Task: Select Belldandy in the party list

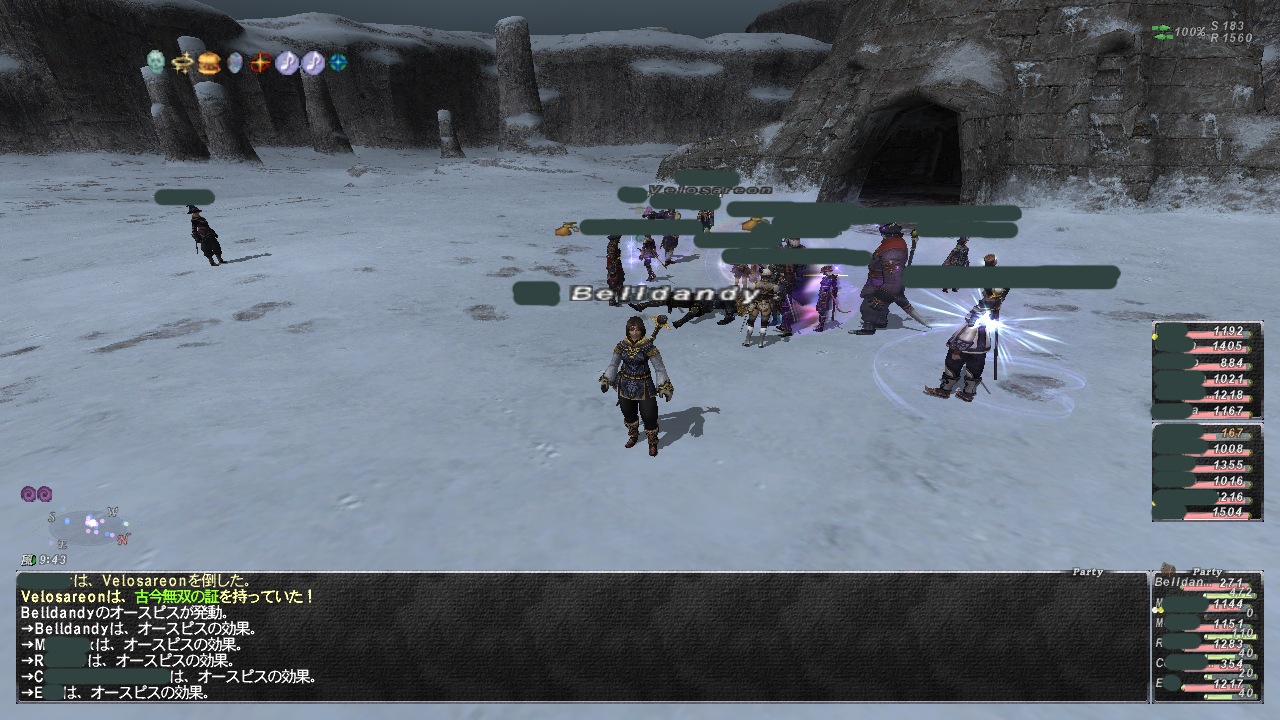Action: pos(1206,583)
